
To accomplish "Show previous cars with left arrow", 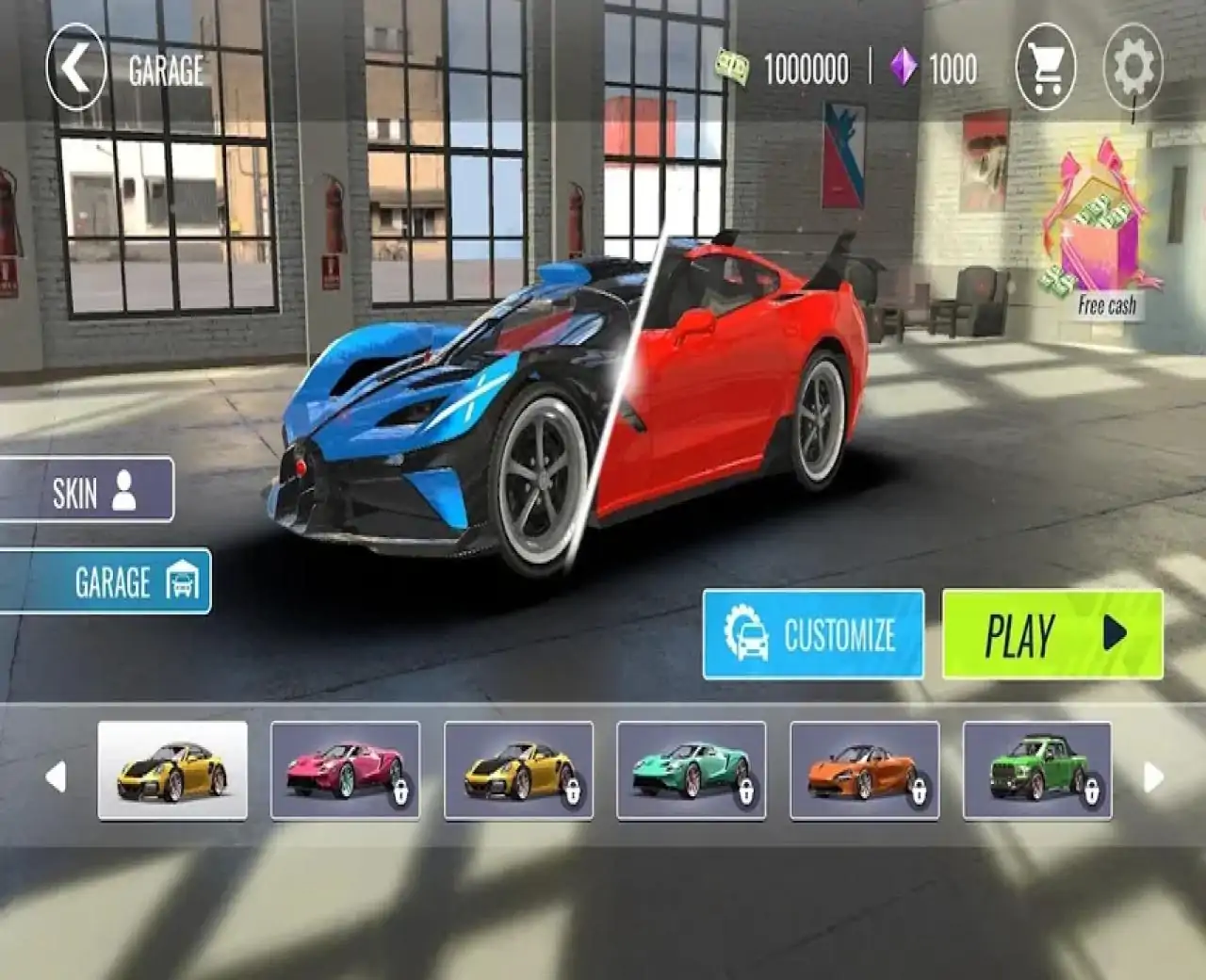I will coord(57,777).
